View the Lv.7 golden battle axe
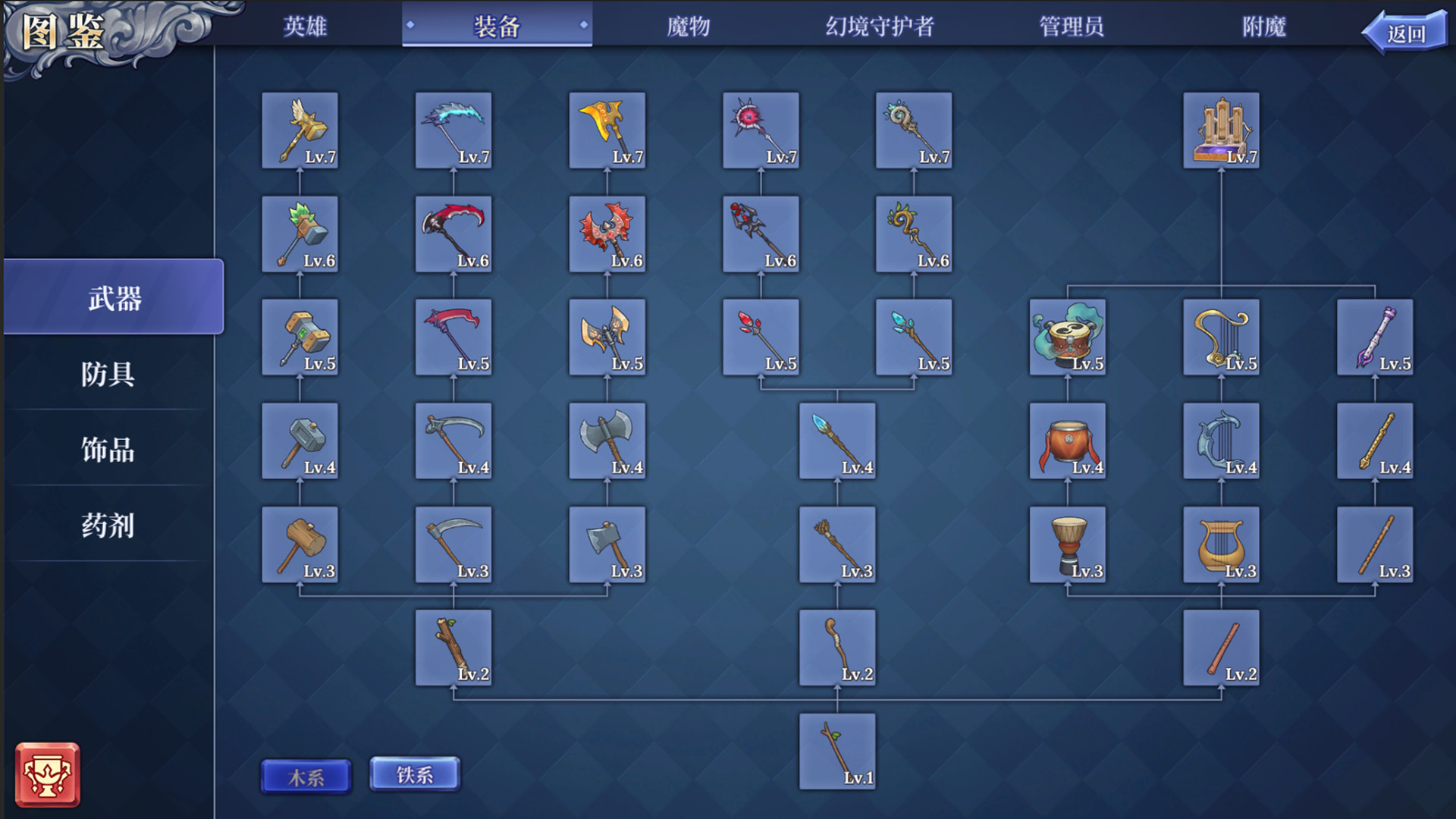1456x819 pixels. point(607,130)
